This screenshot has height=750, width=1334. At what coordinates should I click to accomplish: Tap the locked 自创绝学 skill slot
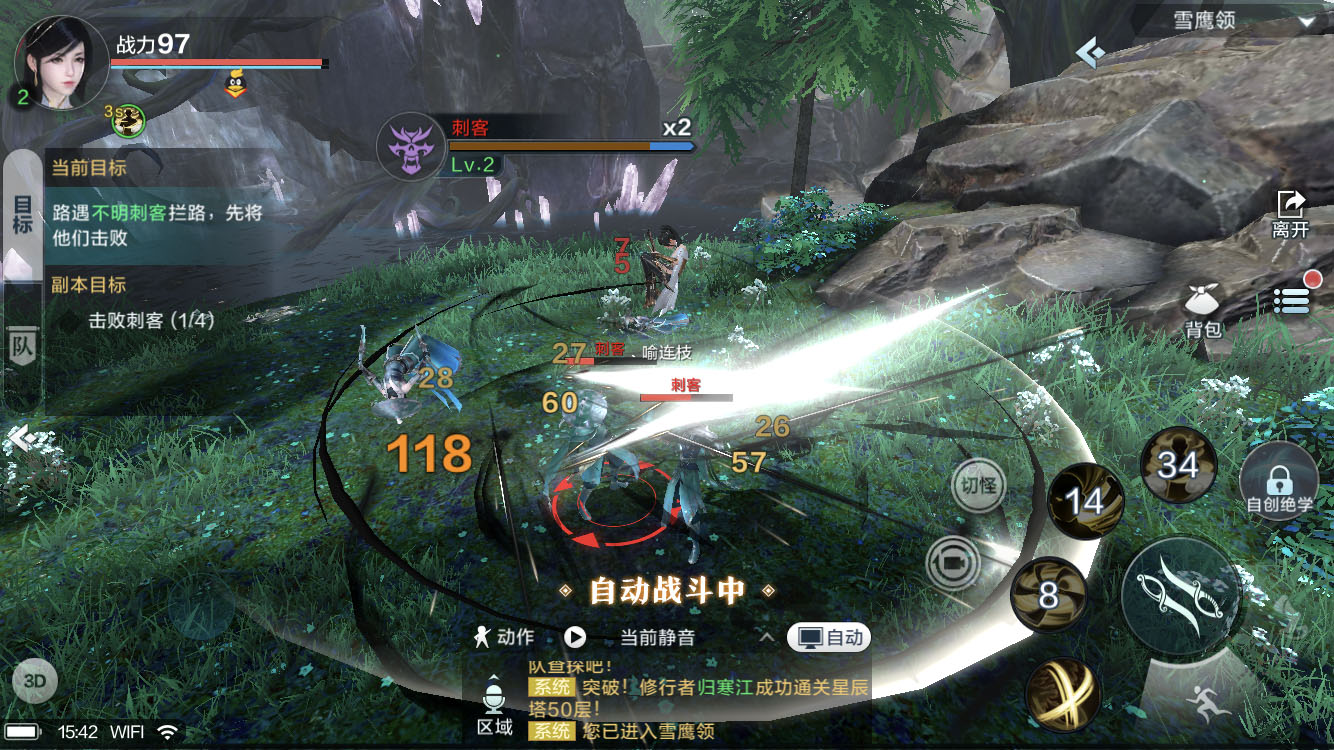click(1281, 482)
